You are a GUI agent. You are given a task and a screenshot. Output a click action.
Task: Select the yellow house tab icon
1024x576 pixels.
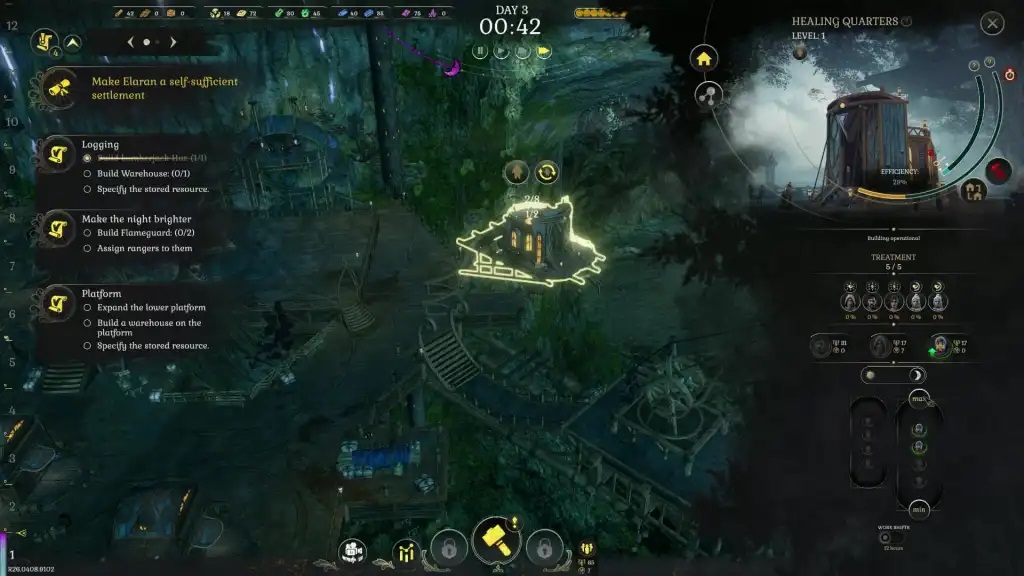[x=704, y=58]
